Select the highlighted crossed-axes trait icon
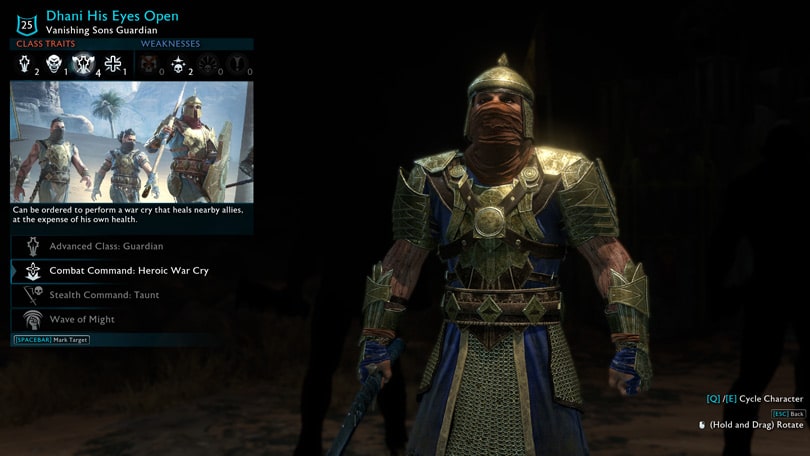 click(83, 64)
